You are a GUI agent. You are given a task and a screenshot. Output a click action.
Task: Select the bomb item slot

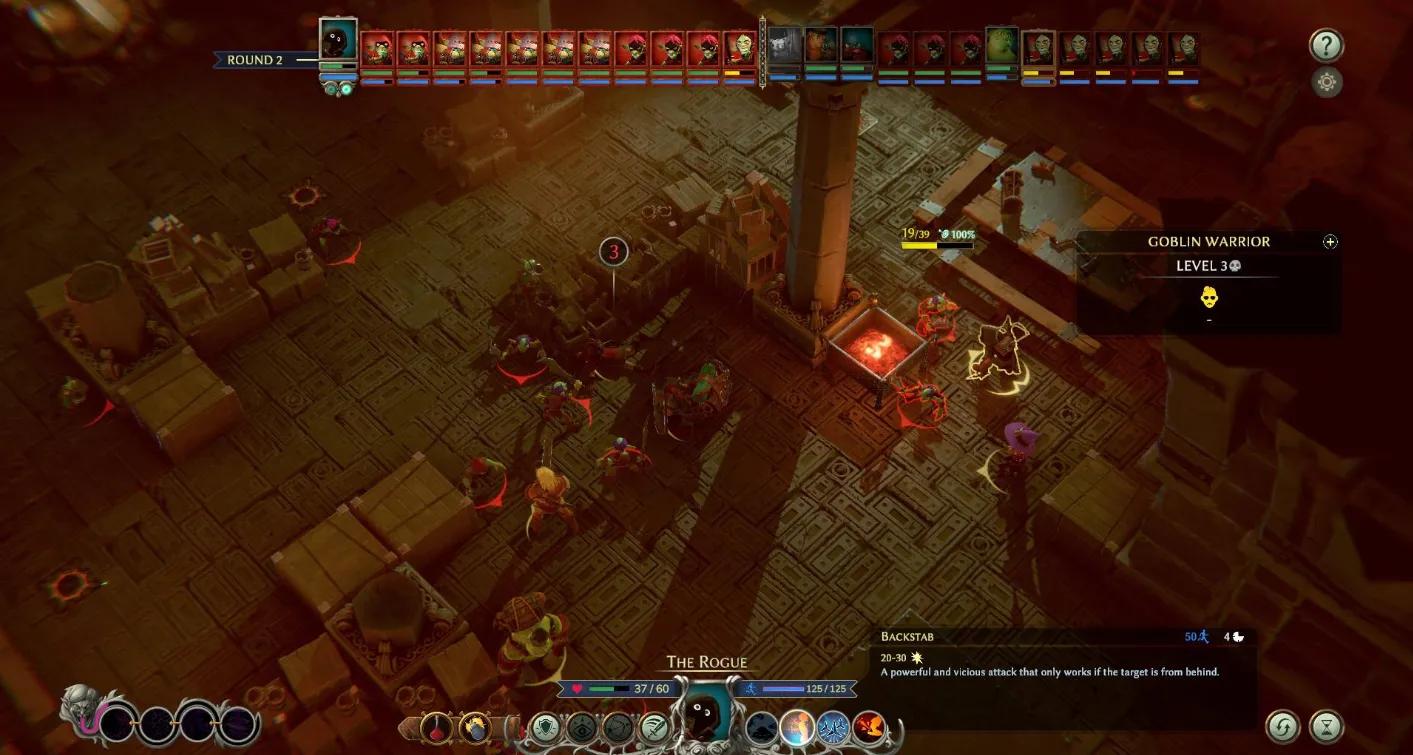(473, 726)
